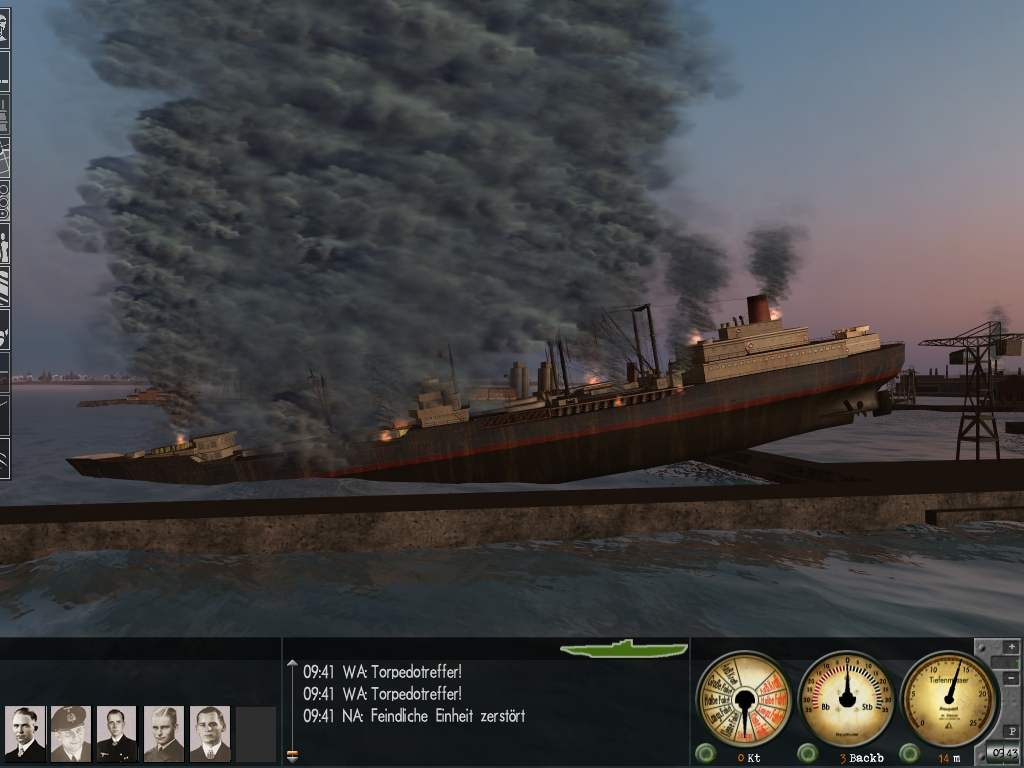
Task: Set speed on the engine telegraph dial
Action: tap(743, 698)
